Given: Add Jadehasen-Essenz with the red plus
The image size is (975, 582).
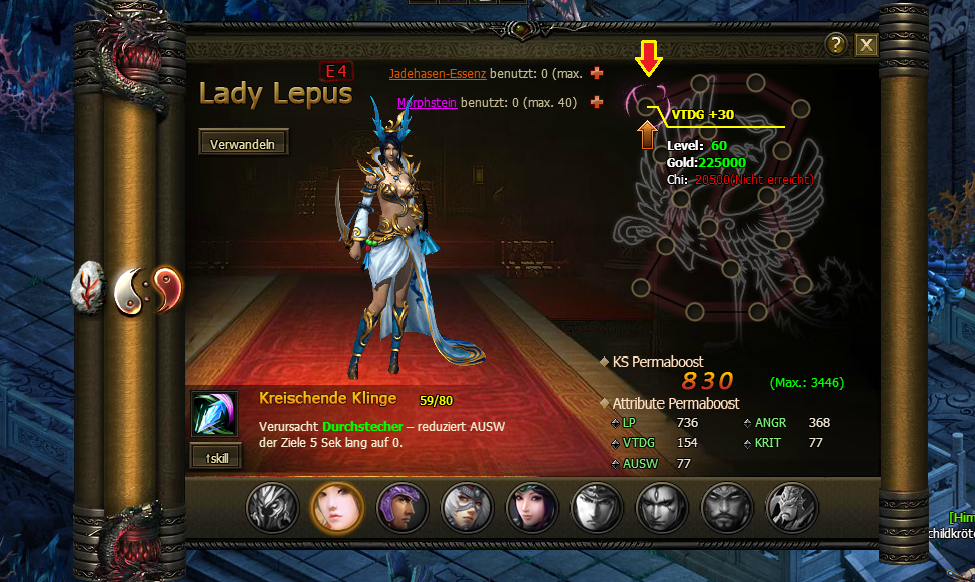Looking at the screenshot, I should click(x=598, y=74).
